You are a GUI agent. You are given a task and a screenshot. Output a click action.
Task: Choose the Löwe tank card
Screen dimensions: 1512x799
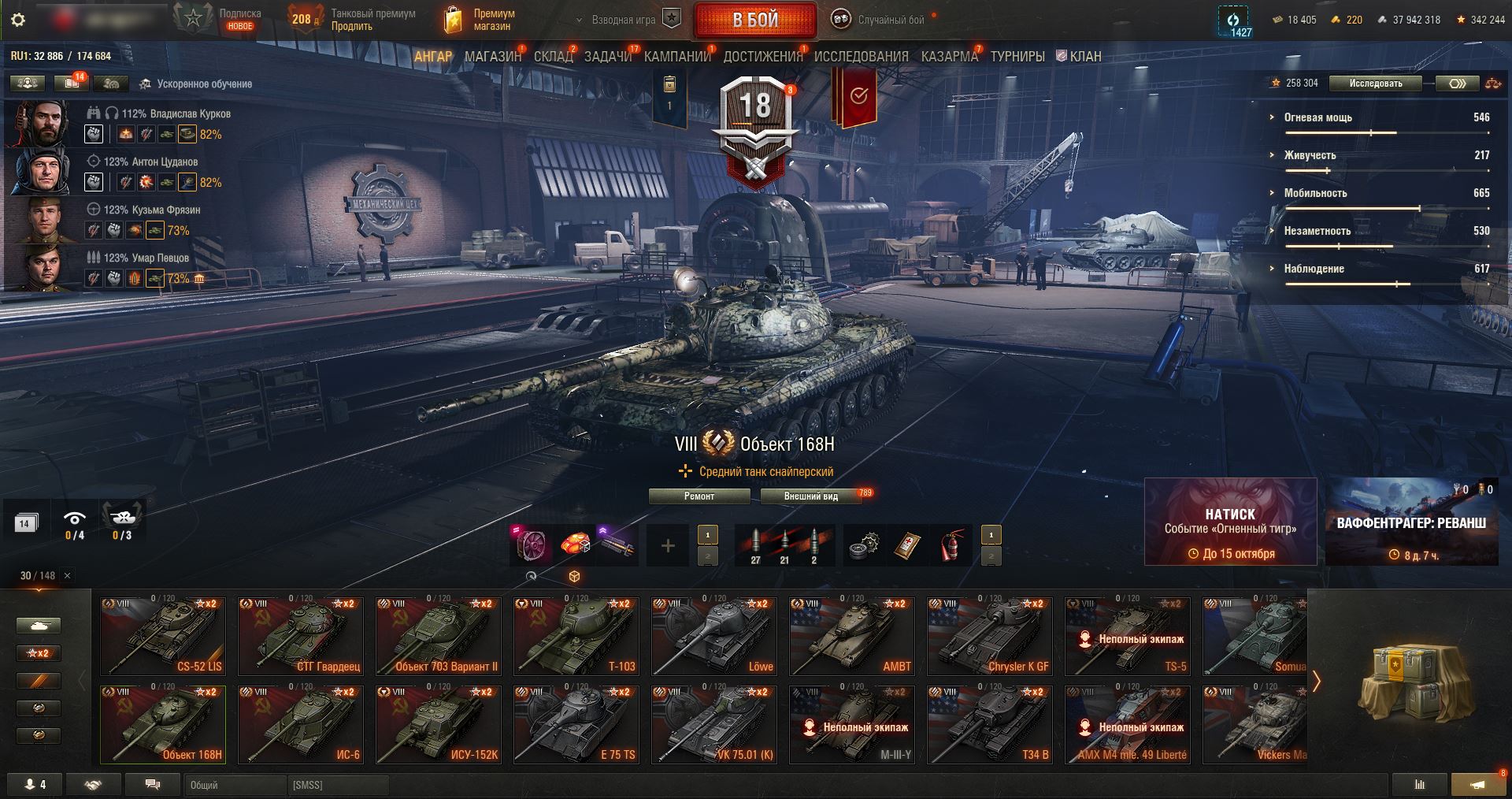(x=714, y=637)
